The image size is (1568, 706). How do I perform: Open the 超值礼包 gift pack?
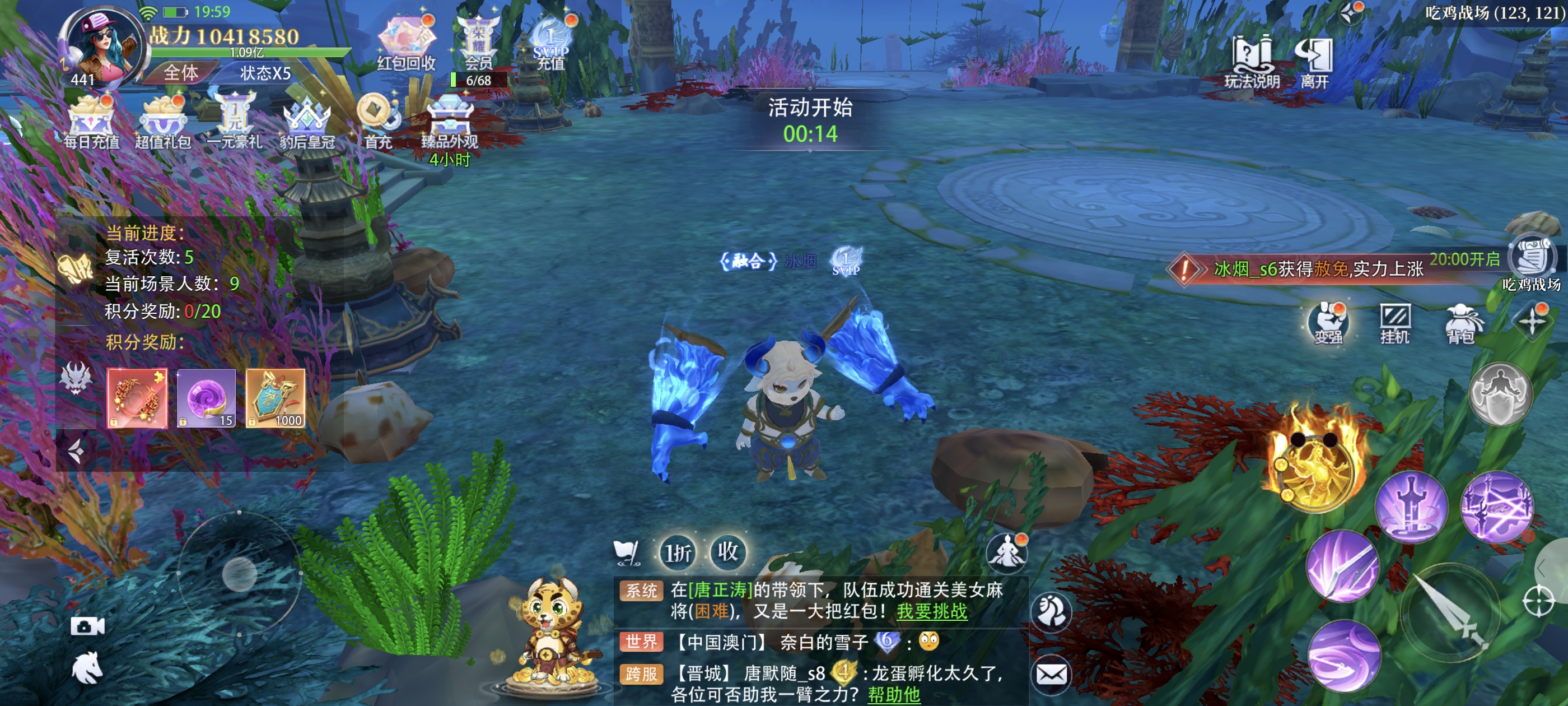[x=162, y=122]
